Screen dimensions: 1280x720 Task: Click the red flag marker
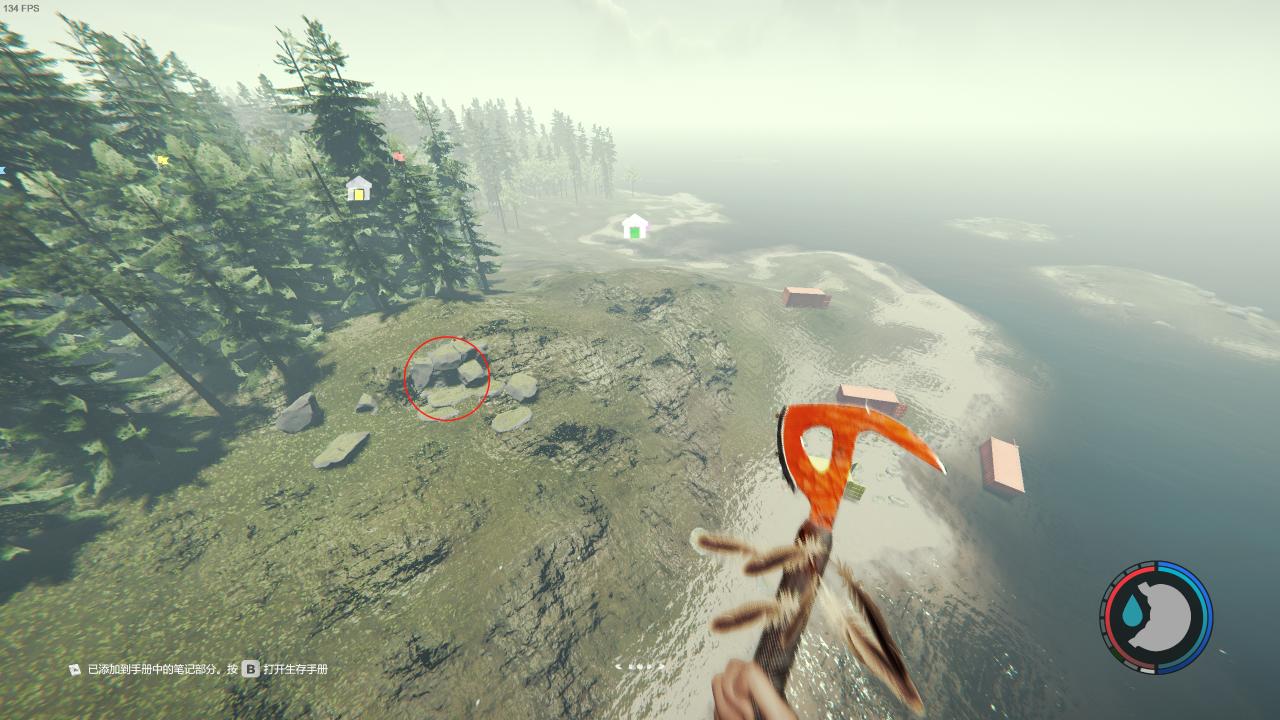click(x=398, y=156)
